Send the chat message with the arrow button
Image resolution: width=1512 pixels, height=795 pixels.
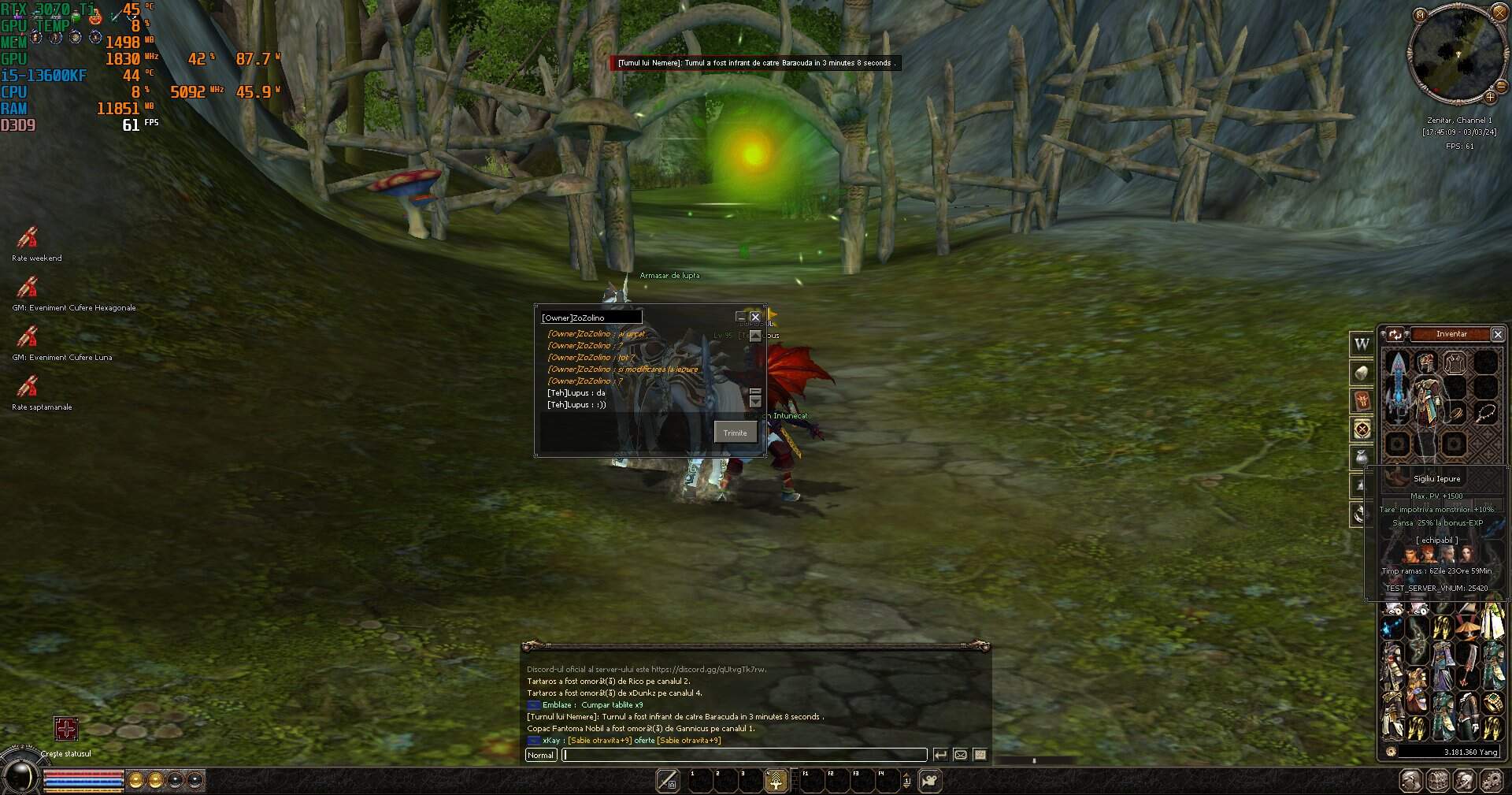(x=940, y=755)
